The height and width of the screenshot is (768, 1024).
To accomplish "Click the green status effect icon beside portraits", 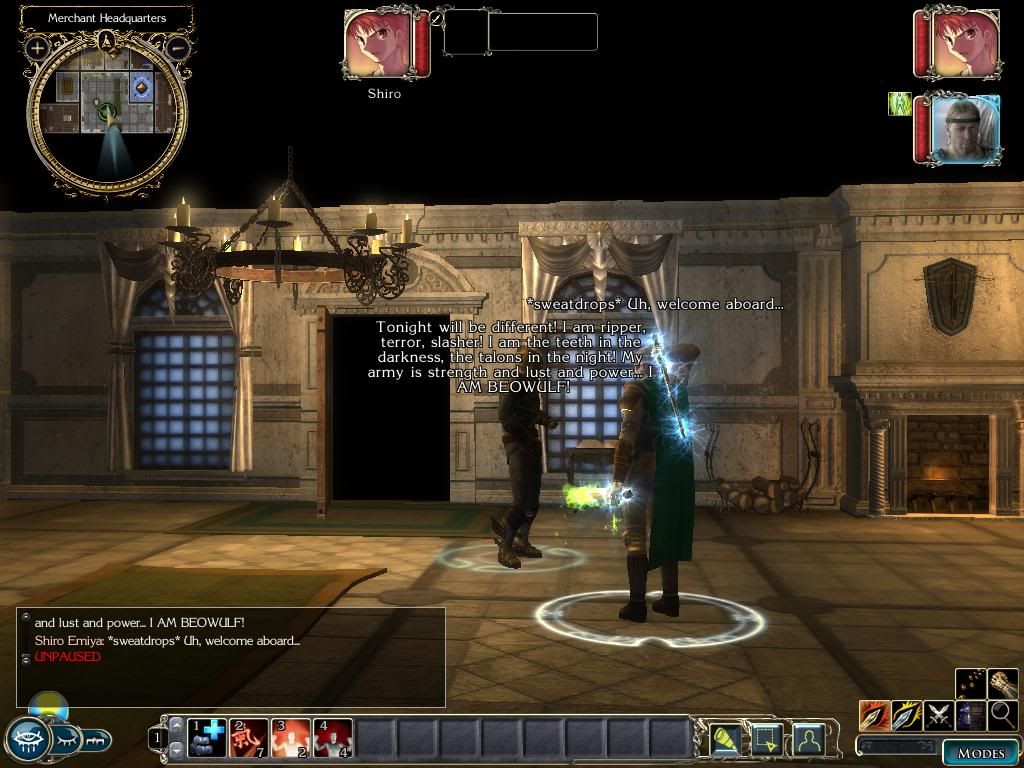I will pos(899,104).
